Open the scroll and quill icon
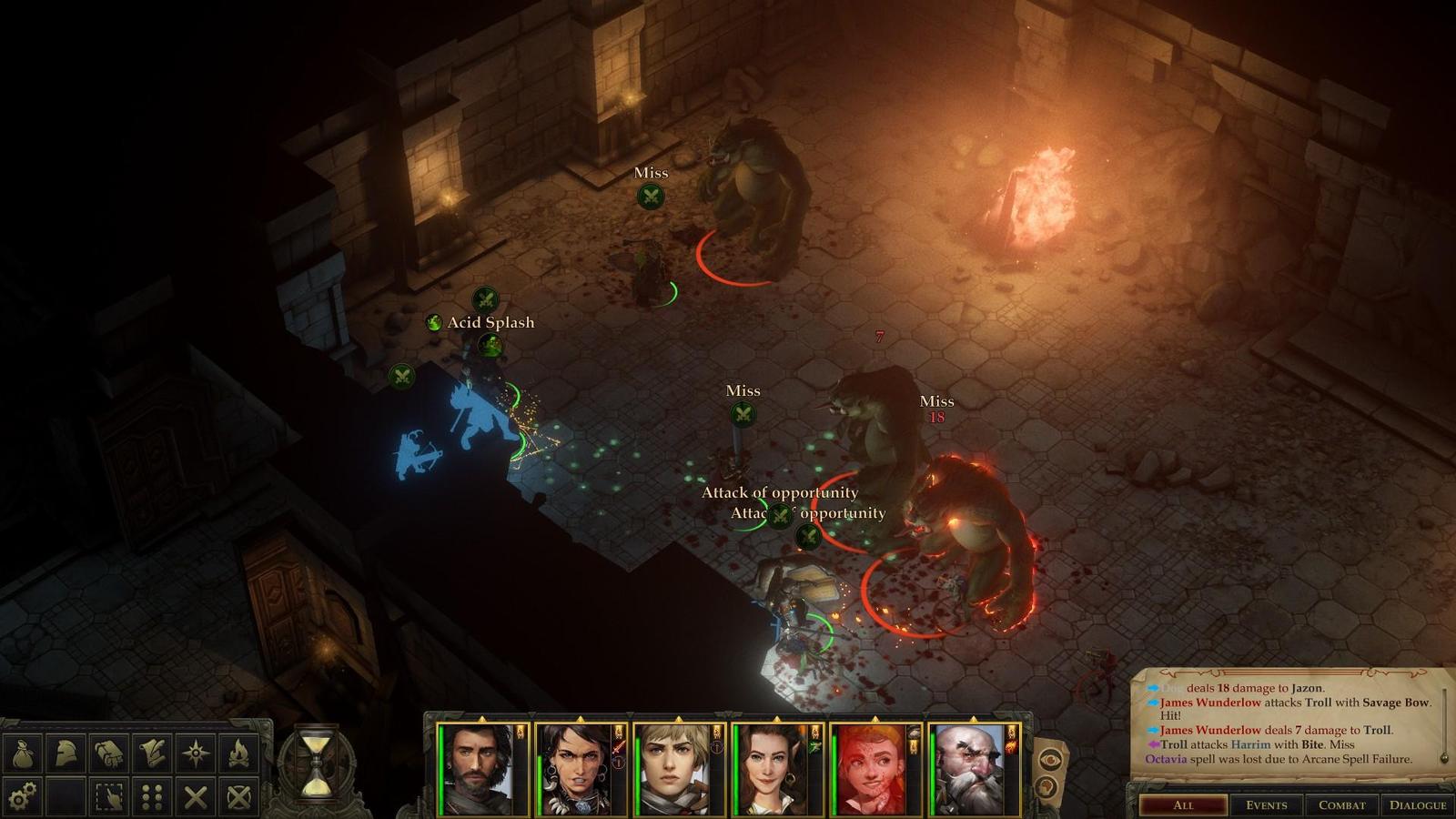The image size is (1456, 819). coord(152,753)
